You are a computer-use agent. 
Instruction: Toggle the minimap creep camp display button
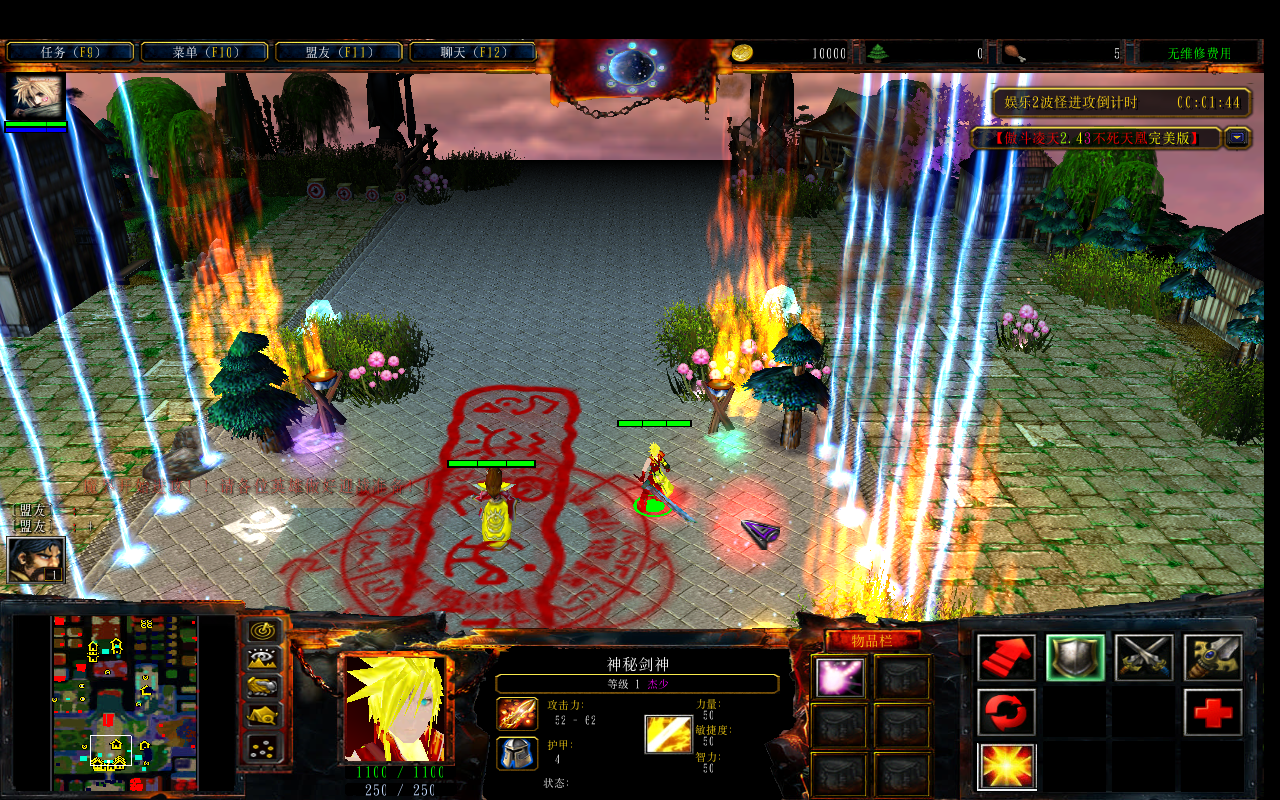pos(264,716)
